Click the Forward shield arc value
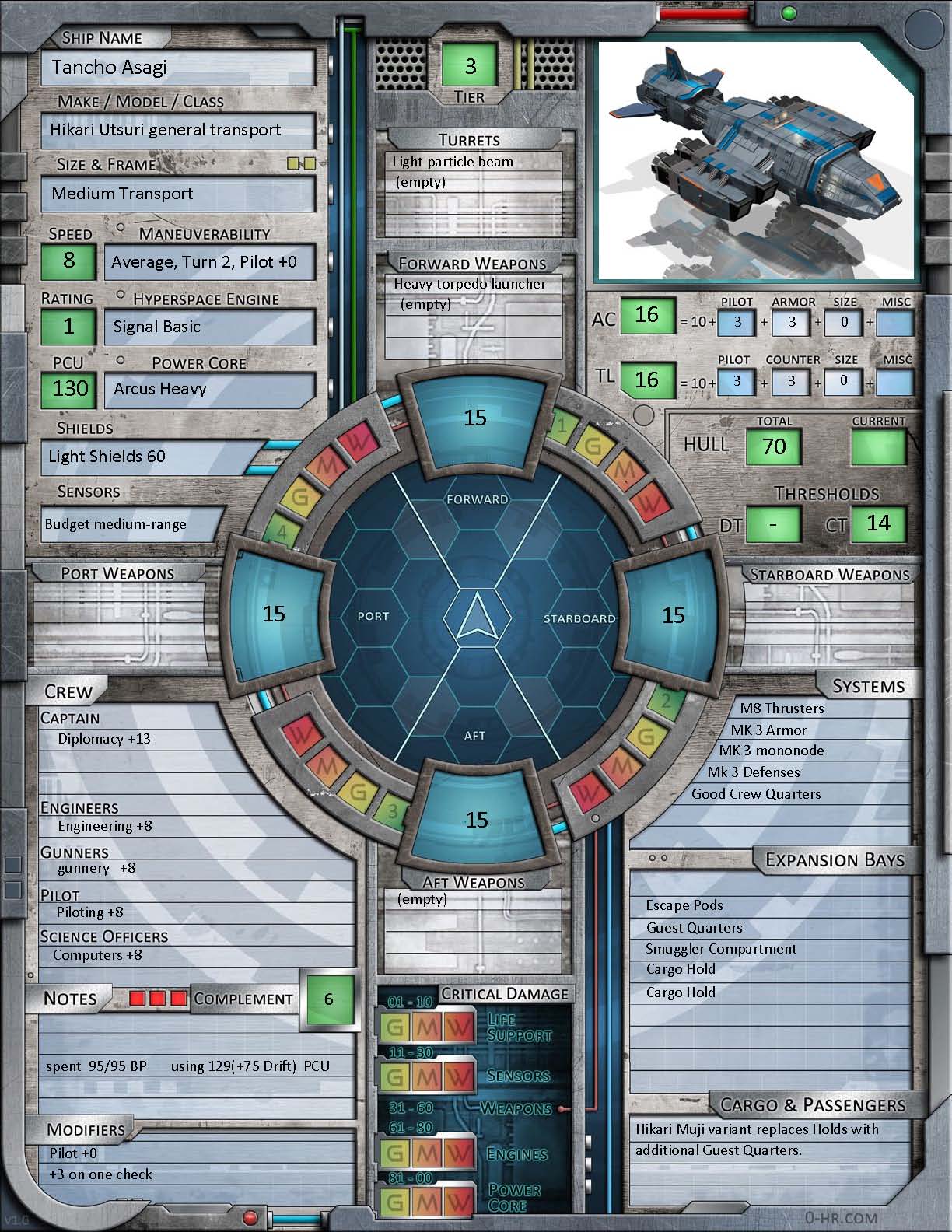This screenshot has height=1232, width=952. 475,418
